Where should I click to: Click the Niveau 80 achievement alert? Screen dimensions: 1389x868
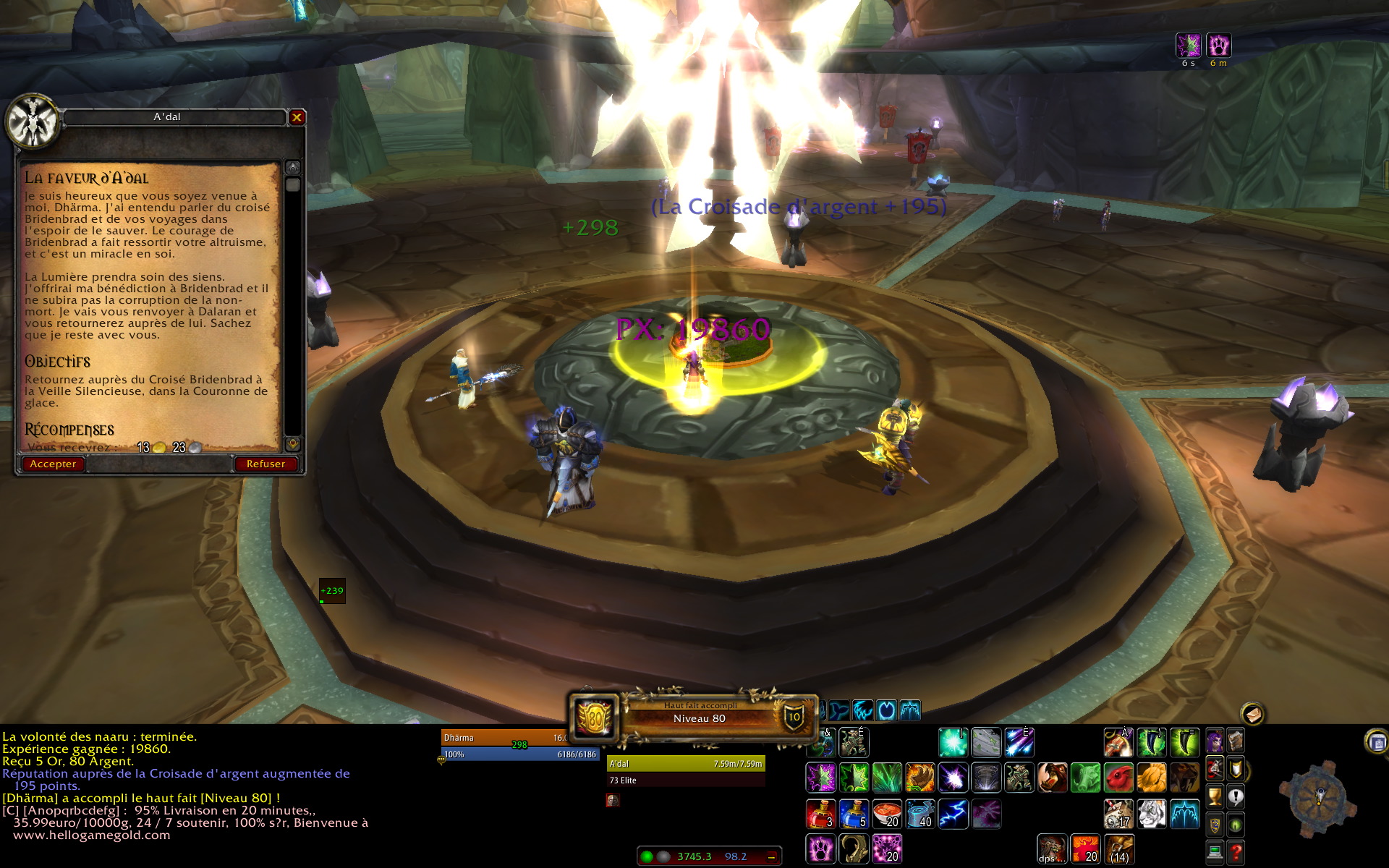click(x=698, y=718)
